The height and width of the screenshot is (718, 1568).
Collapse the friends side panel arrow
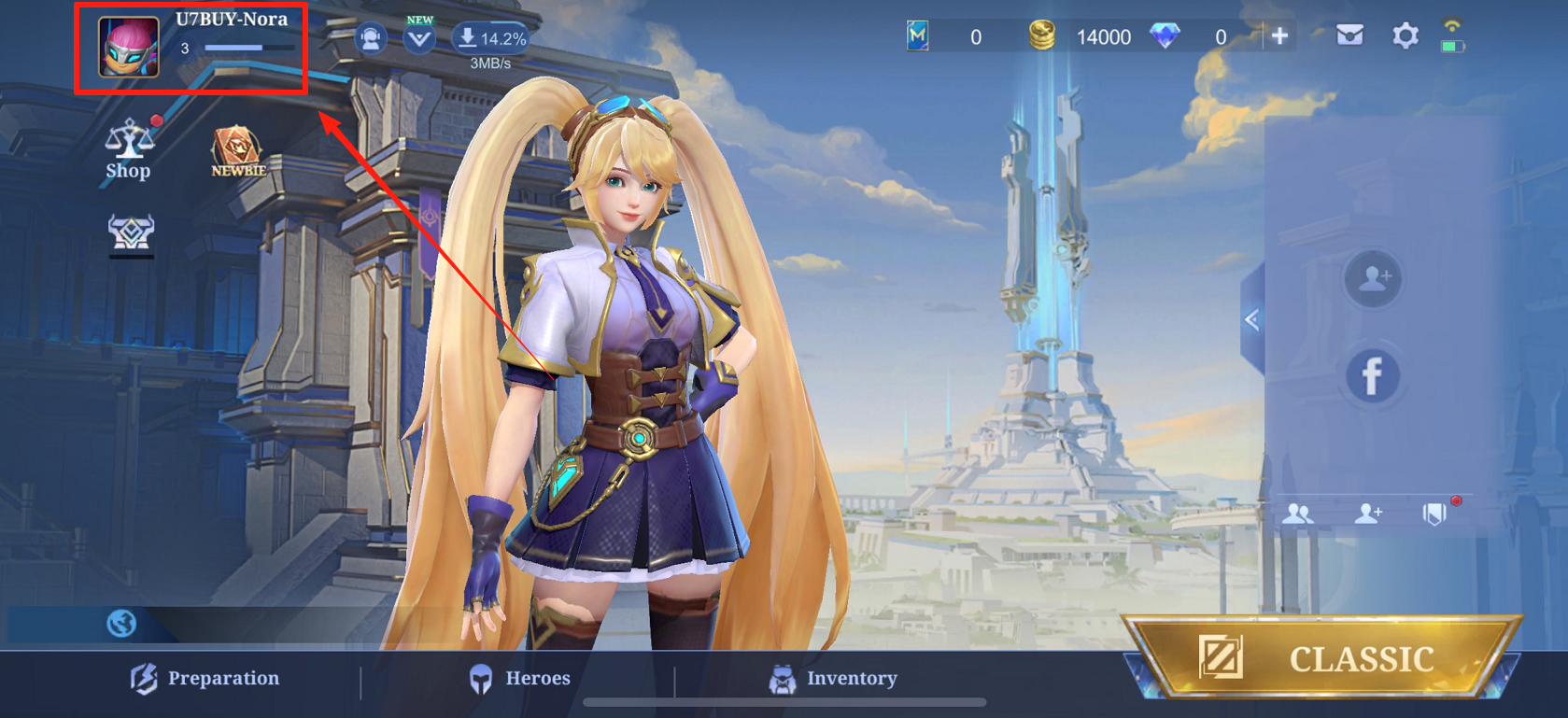1251,320
